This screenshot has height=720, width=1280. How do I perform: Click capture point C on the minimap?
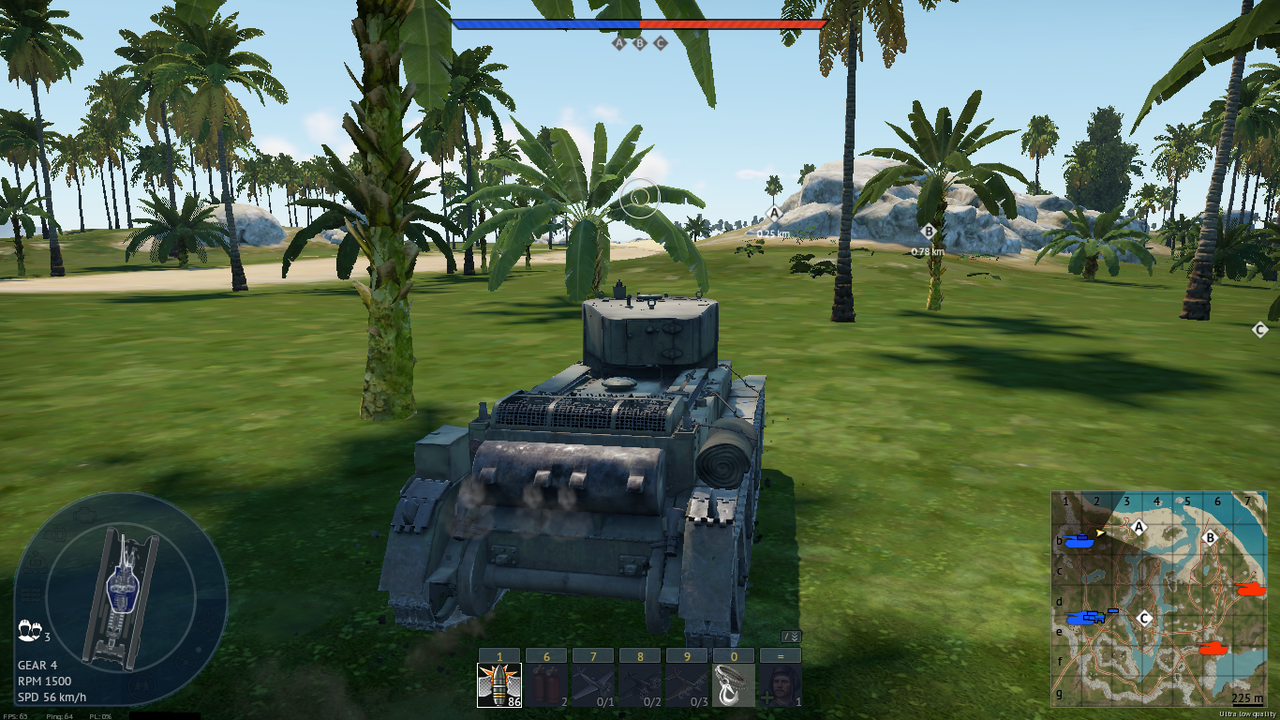click(x=1145, y=618)
